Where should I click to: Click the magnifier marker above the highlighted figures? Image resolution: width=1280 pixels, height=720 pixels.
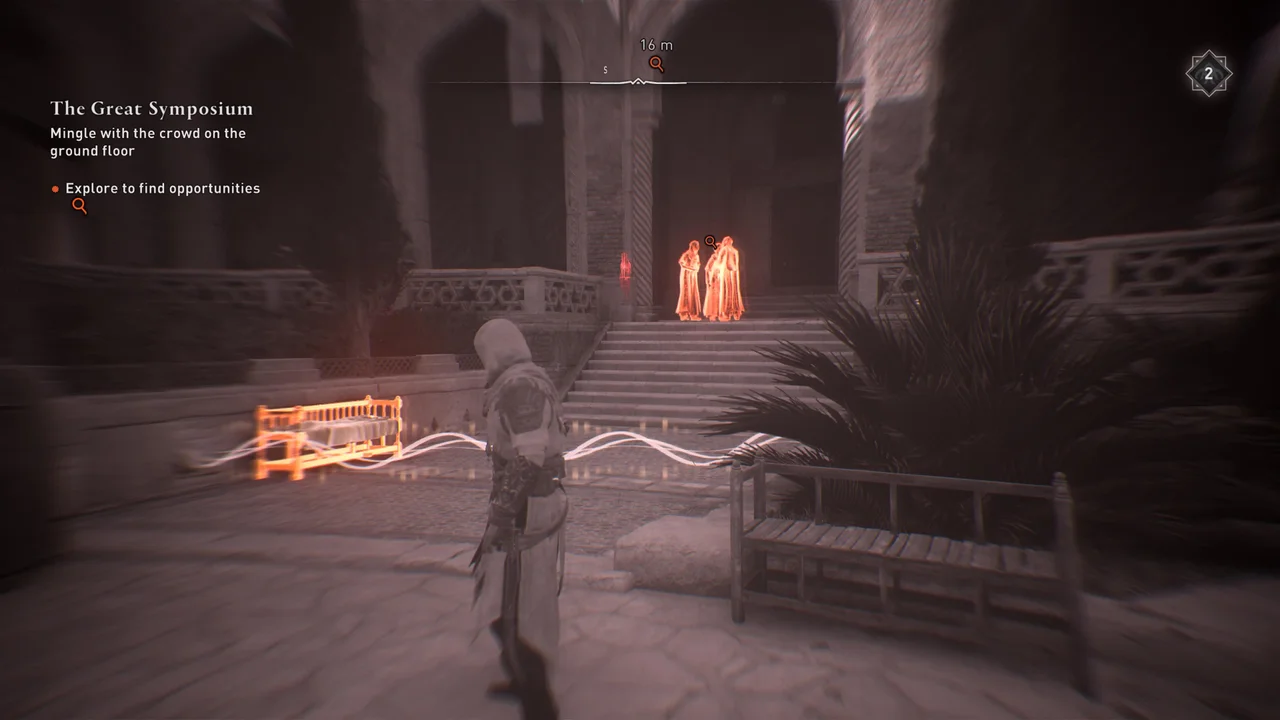click(710, 241)
